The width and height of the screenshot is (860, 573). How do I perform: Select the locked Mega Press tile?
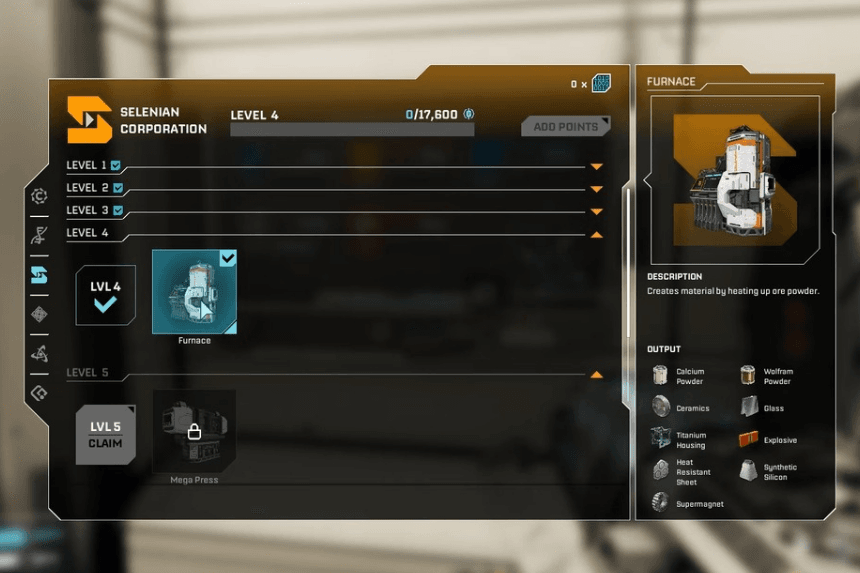(194, 431)
